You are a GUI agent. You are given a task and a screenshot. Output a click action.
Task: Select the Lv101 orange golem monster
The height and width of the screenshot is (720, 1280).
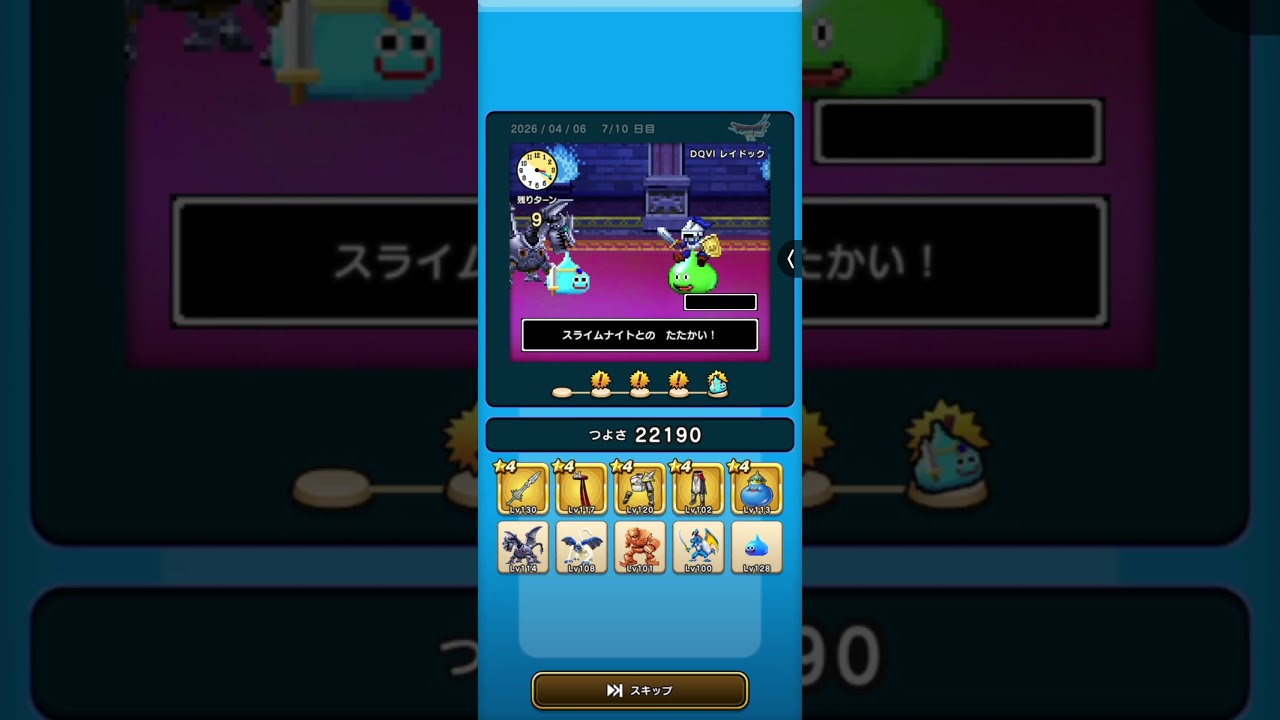click(x=640, y=547)
